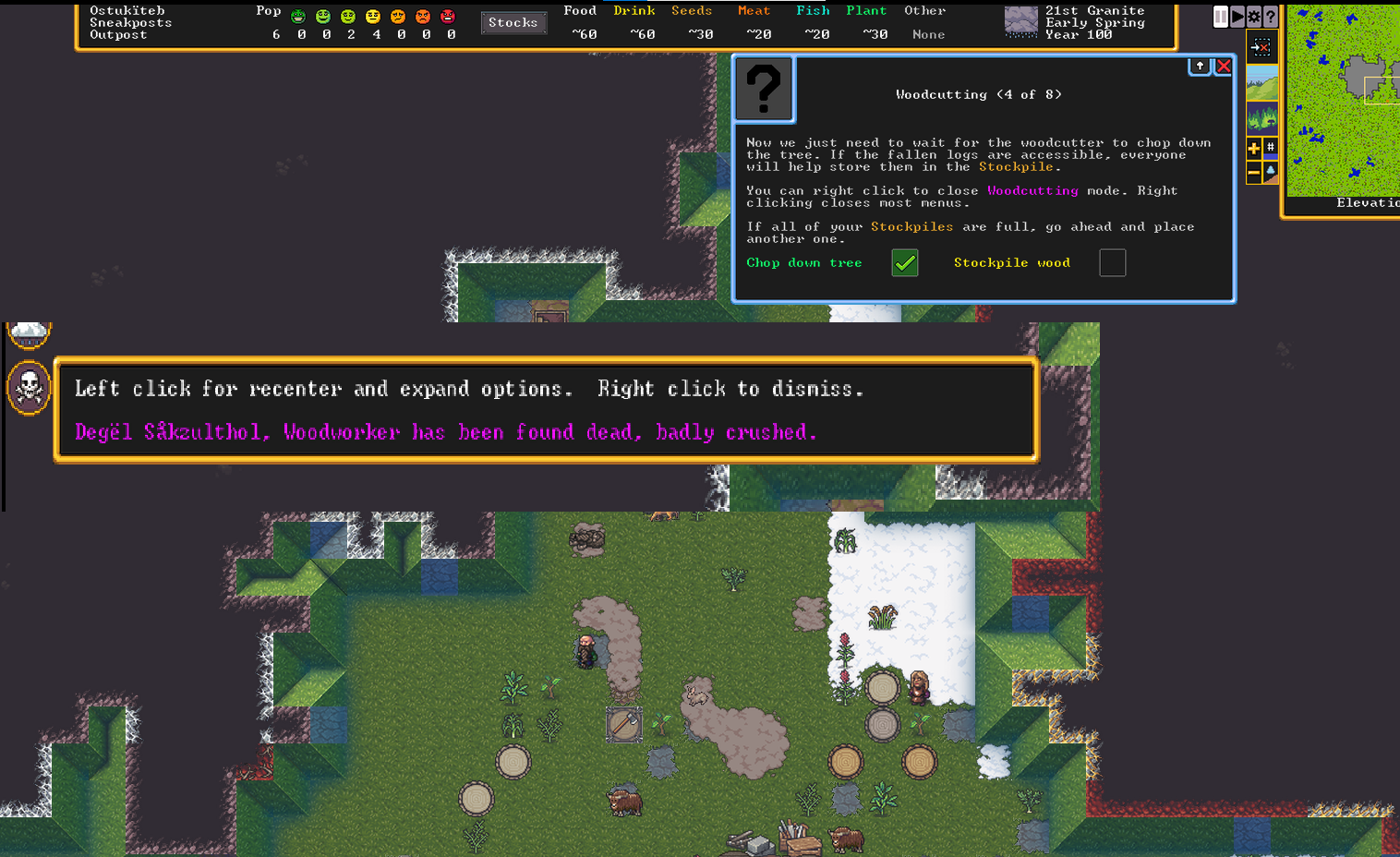Click the Stockpile wood checkbox
Image resolution: width=1400 pixels, height=857 pixels.
click(x=1112, y=263)
